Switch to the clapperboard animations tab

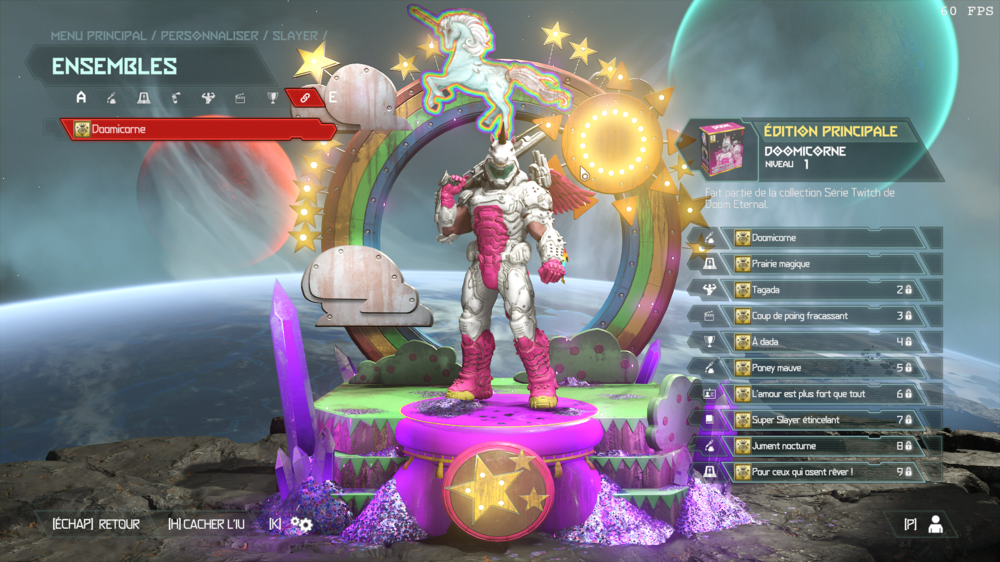[240, 98]
